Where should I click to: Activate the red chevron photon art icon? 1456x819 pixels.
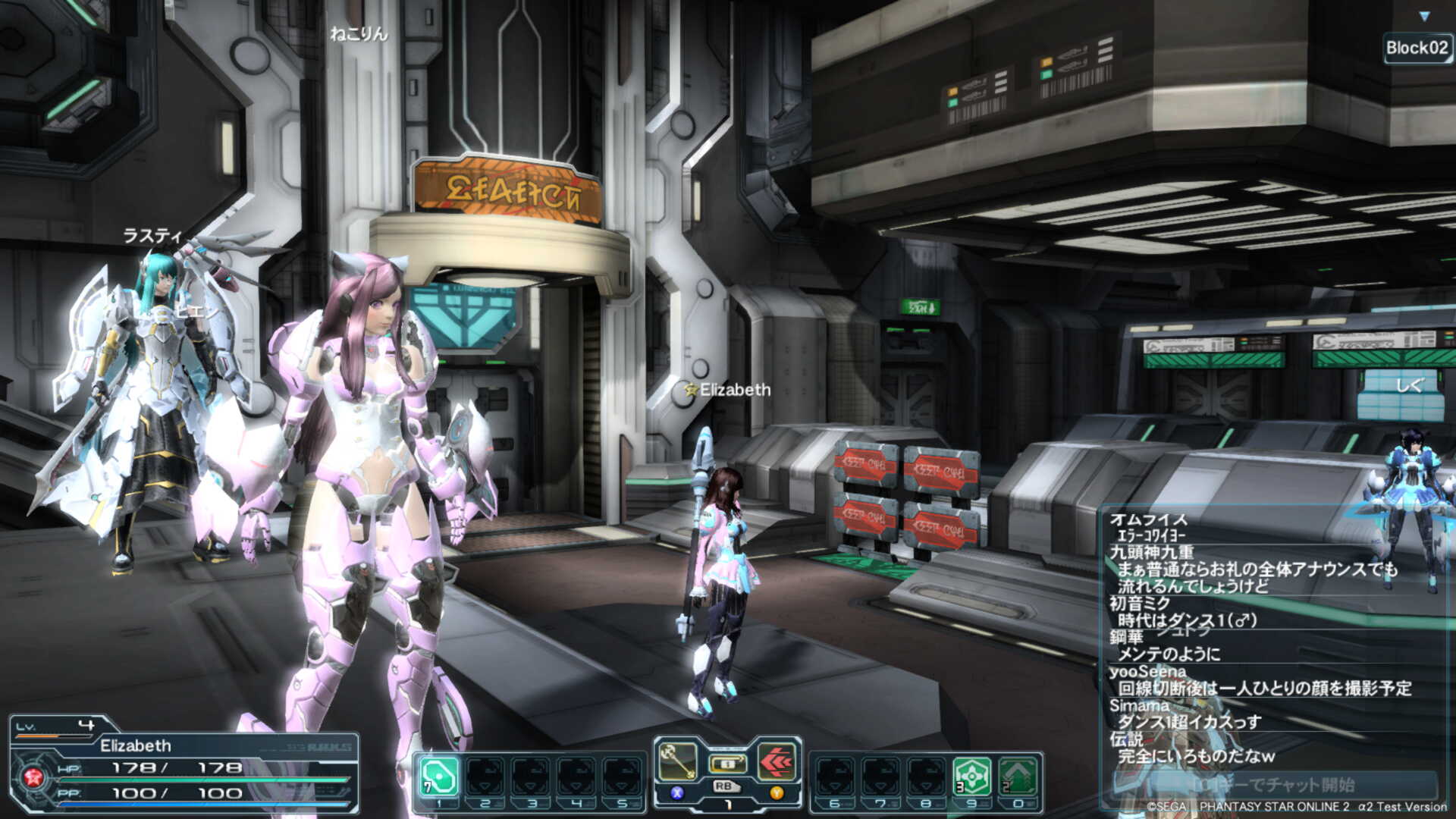pyautogui.click(x=777, y=761)
